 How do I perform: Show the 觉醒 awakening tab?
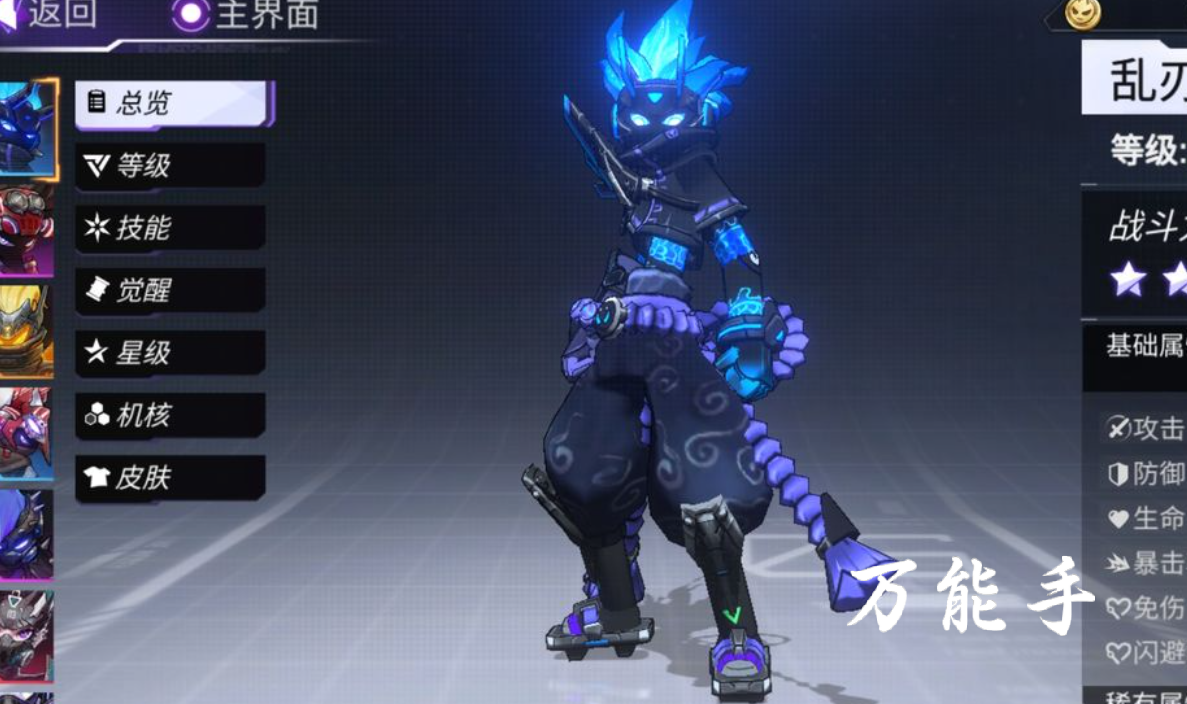pos(170,290)
